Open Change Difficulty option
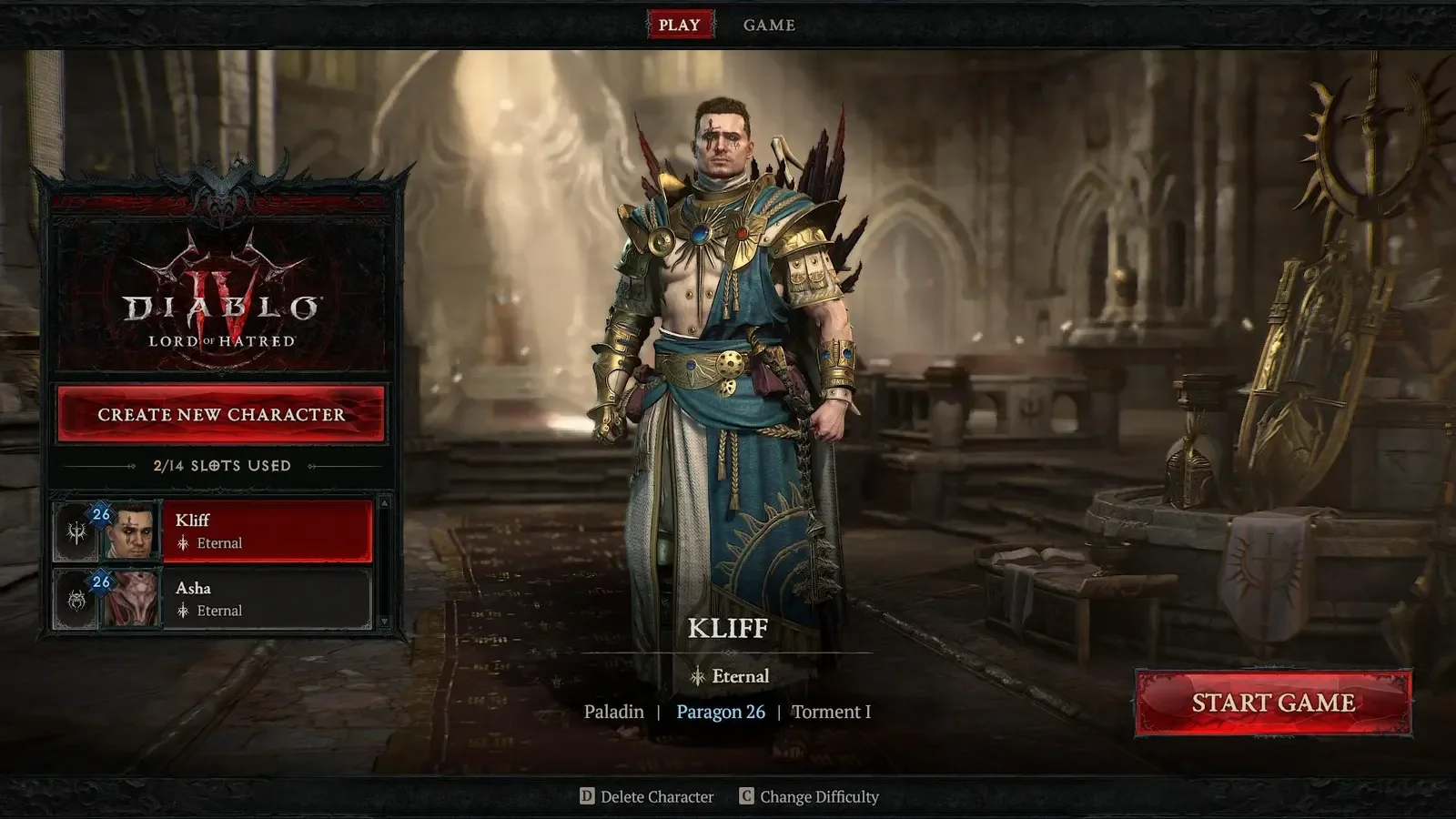Screen dimensions: 1456x819 click(x=810, y=797)
